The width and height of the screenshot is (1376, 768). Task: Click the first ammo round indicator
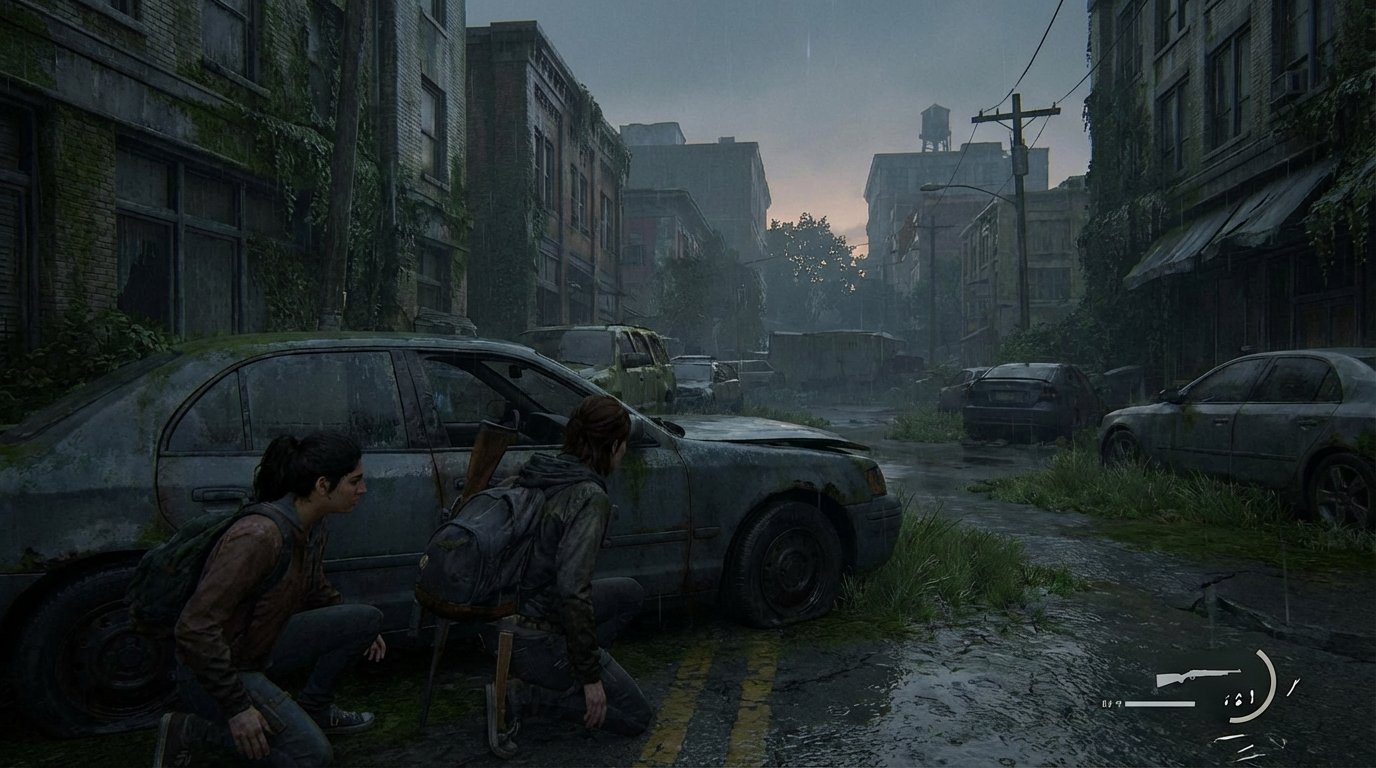[1227, 699]
